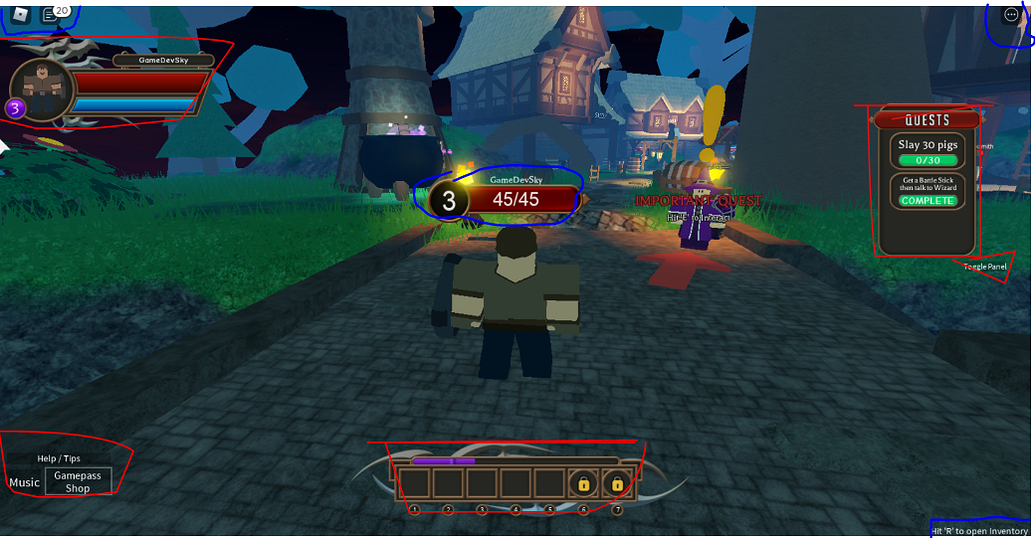Open the Roblox menu logo button
The width and height of the screenshot is (1035, 538).
coord(20,13)
